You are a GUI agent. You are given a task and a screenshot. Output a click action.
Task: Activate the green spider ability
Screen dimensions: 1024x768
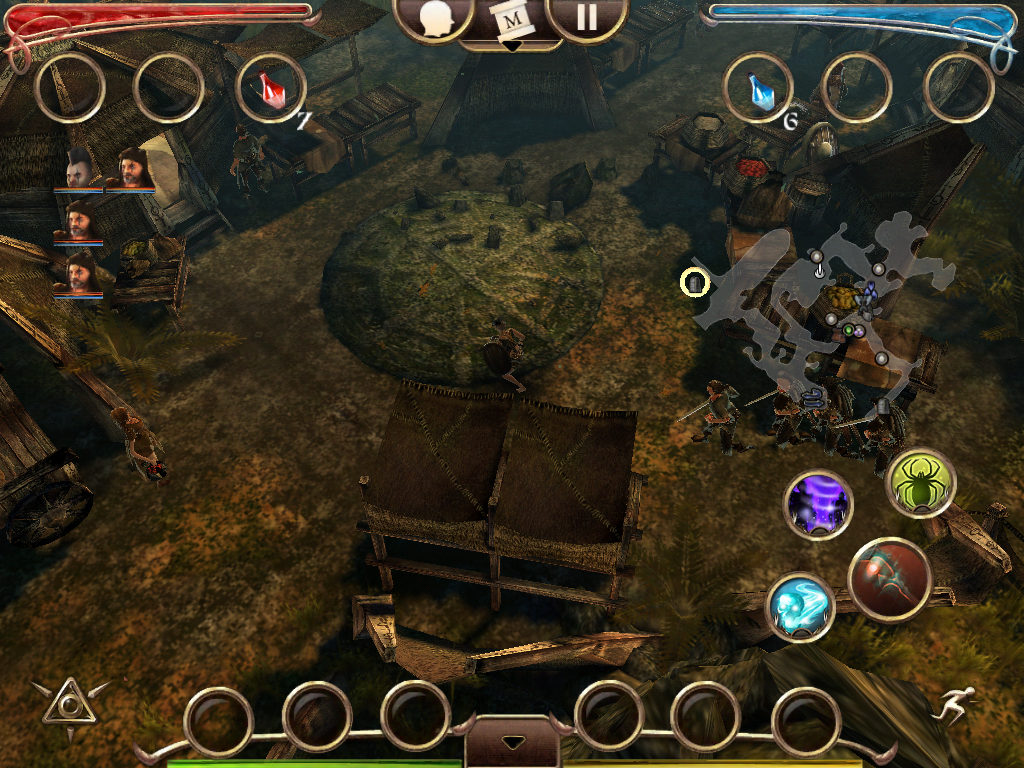click(920, 483)
